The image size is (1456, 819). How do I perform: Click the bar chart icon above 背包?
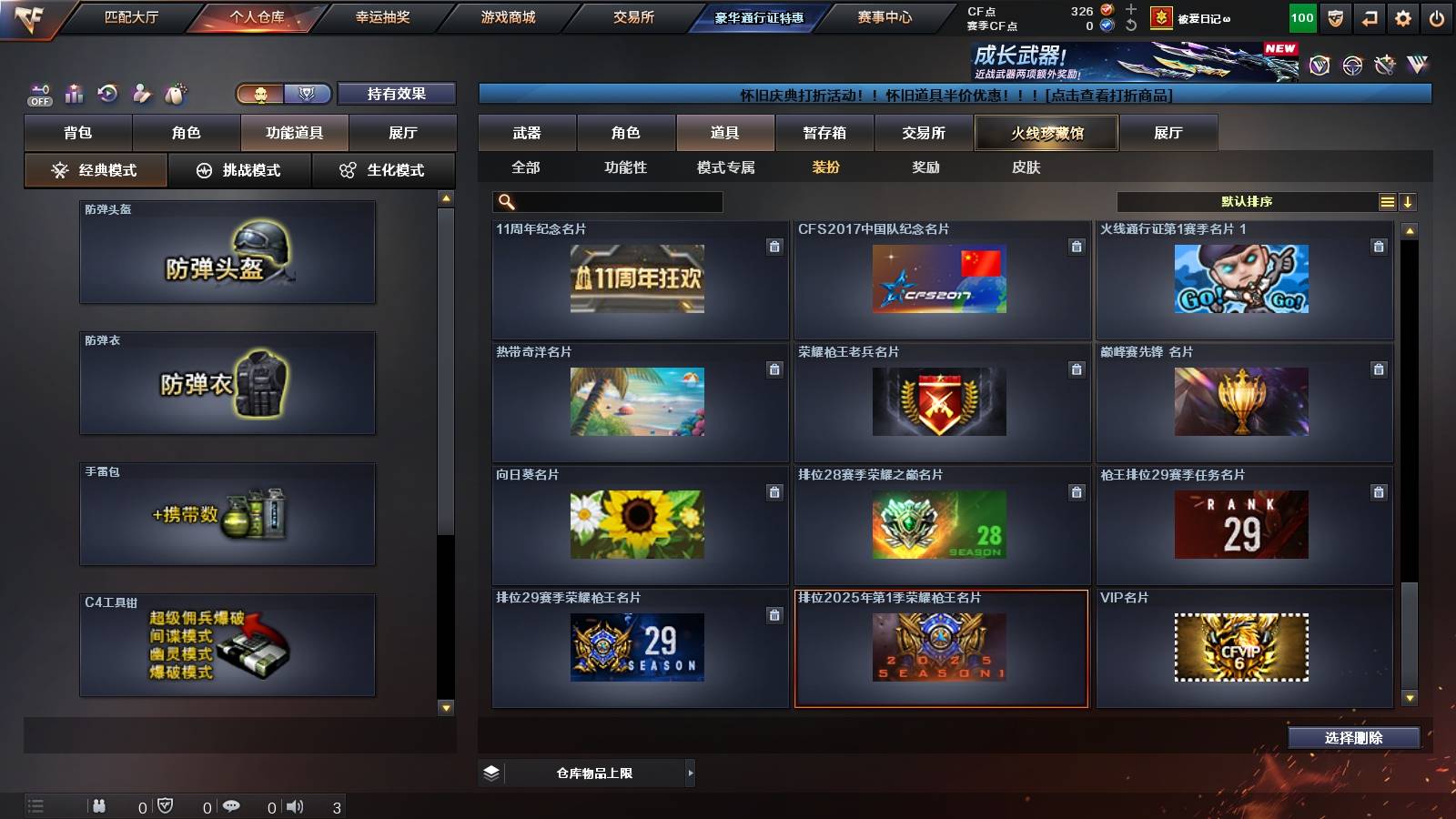[x=74, y=93]
